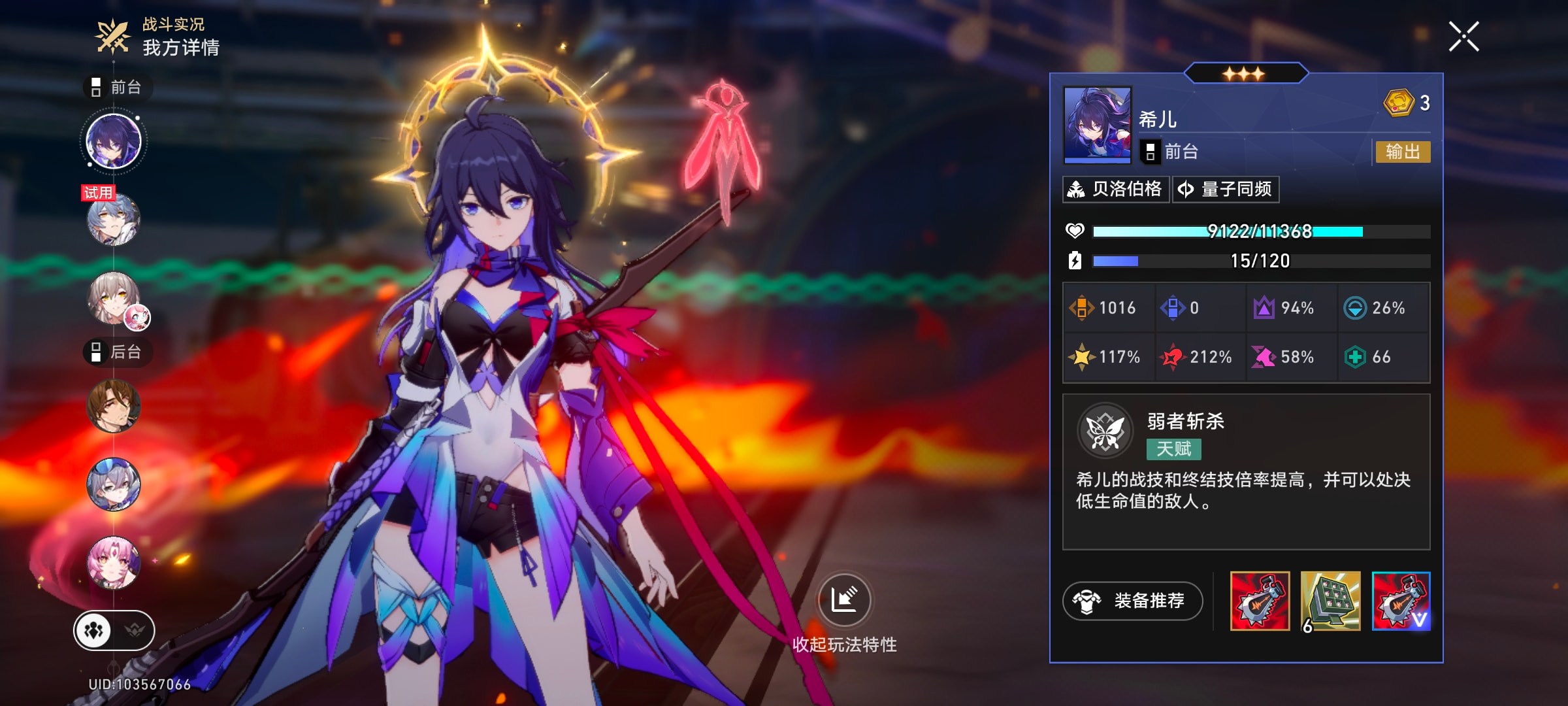Select the trial silver-haired character portrait

point(114,220)
